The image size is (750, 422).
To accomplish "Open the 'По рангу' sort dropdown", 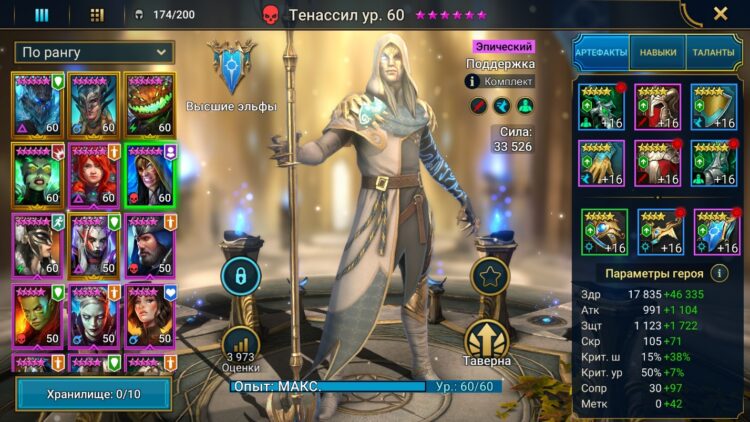I will click(x=95, y=52).
